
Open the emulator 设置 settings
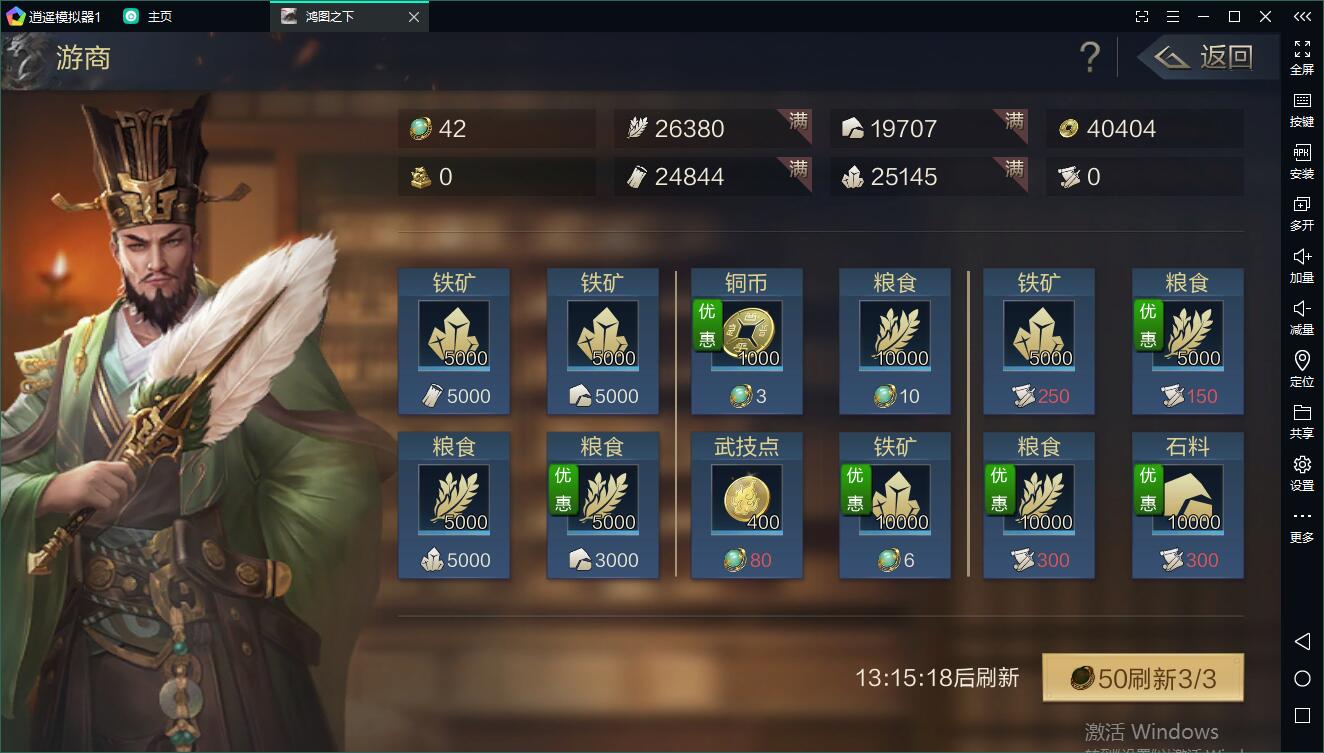1302,473
